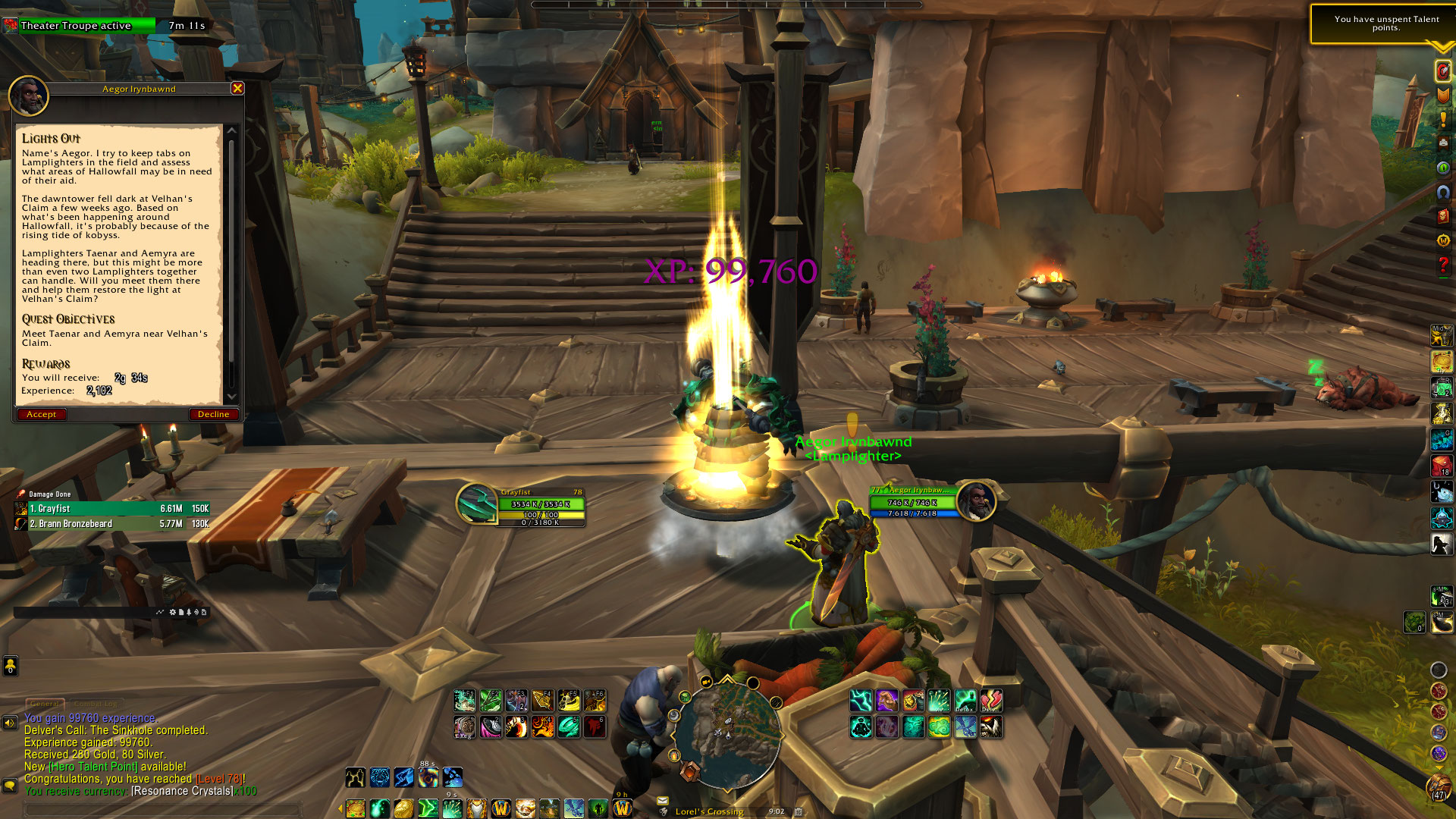This screenshot has height=819, width=1456.
Task: Open the talents micro menu button
Action: (1442, 71)
